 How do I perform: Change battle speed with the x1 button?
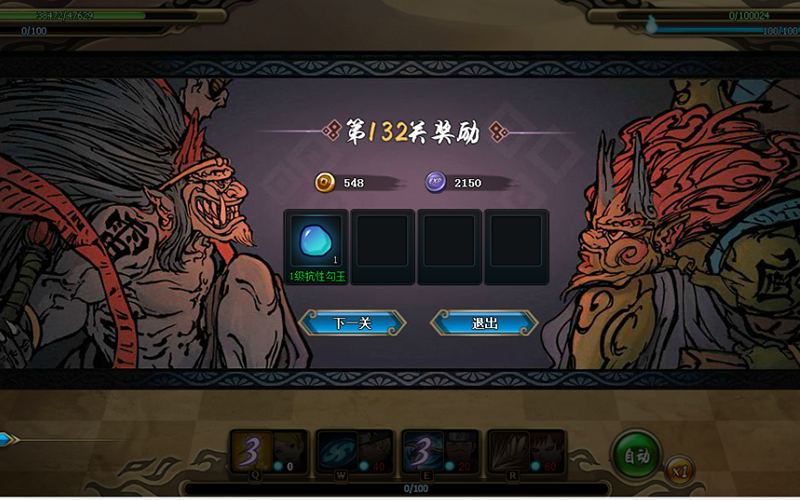tap(677, 470)
